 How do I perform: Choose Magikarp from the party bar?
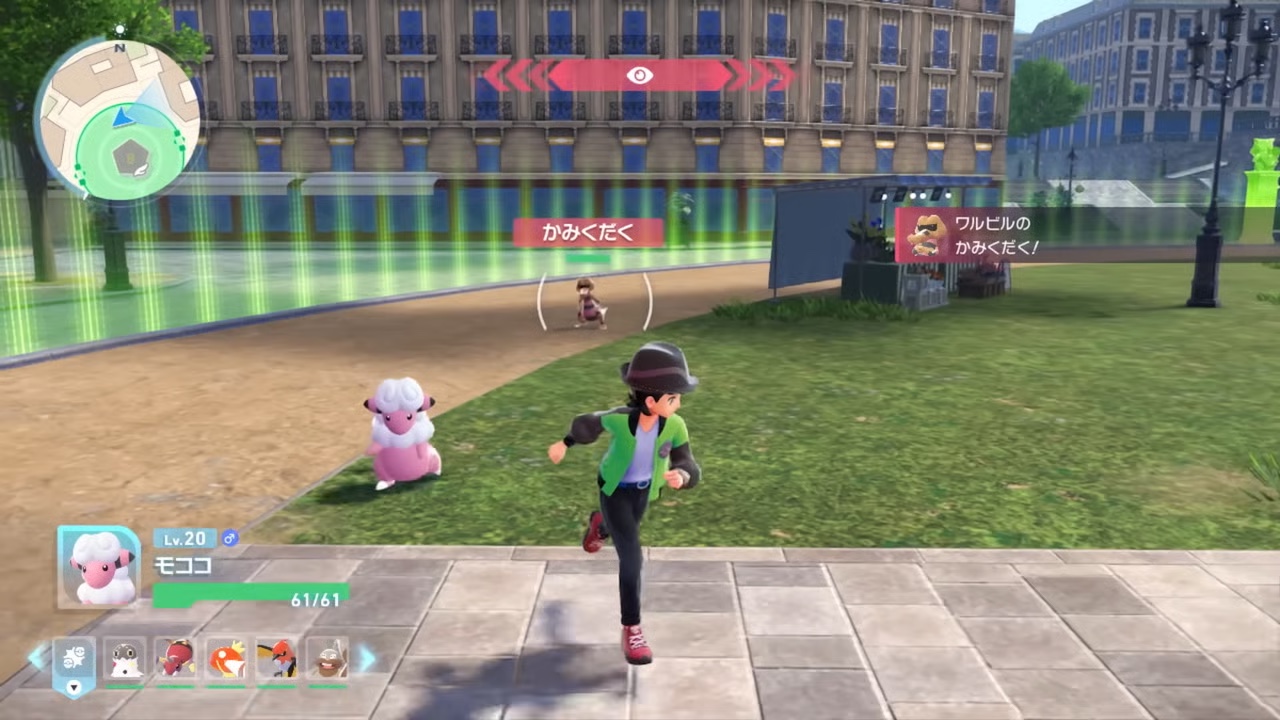click(226, 658)
